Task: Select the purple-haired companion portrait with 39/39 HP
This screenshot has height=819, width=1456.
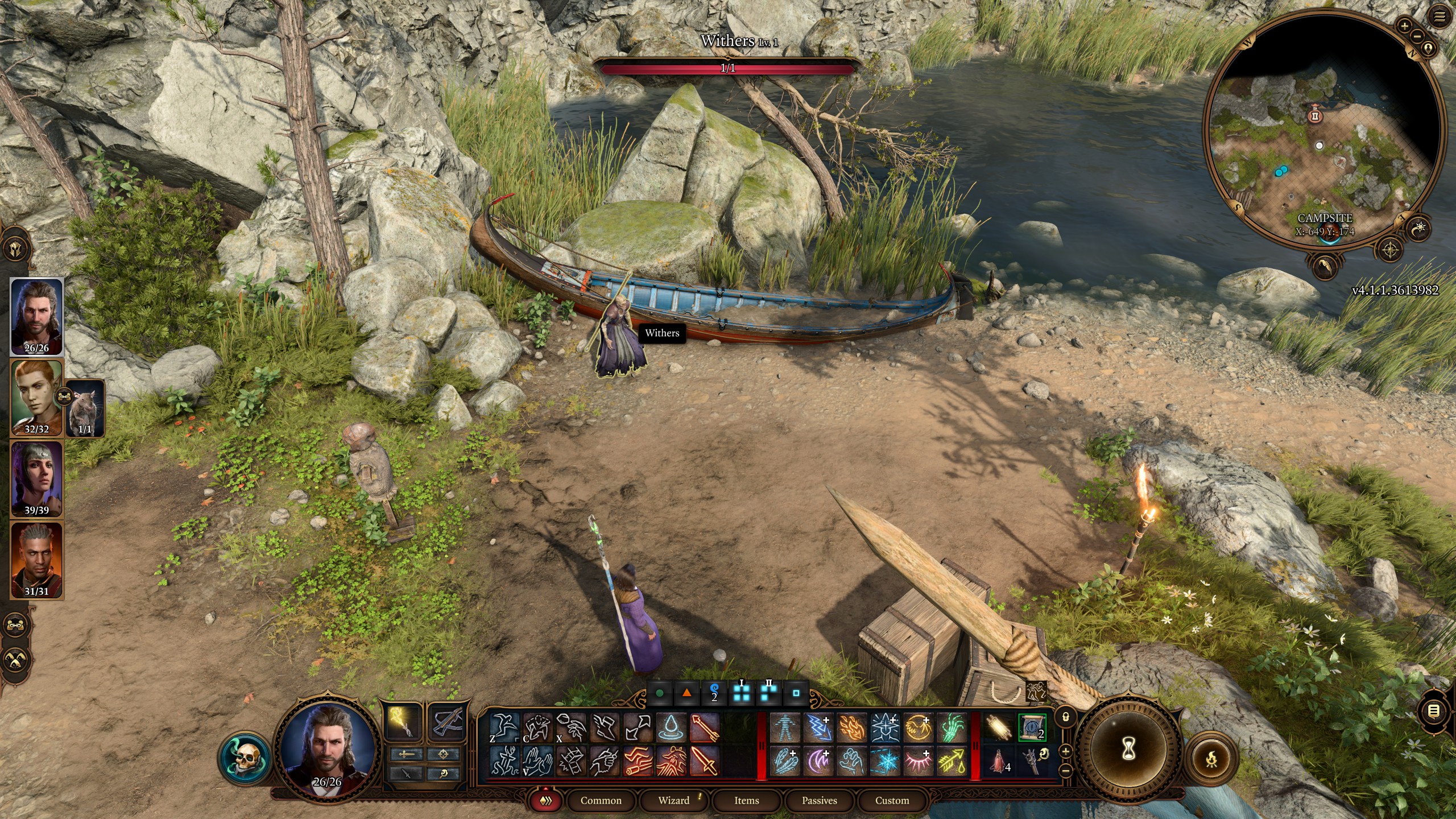Action: point(36,478)
